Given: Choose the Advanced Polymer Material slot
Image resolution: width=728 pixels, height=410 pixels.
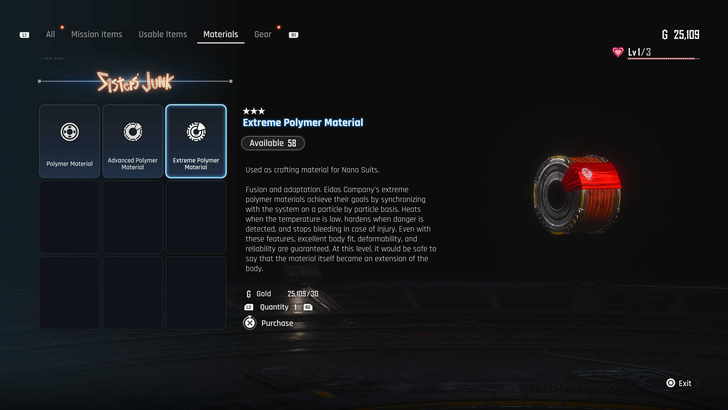Looking at the screenshot, I should point(133,141).
